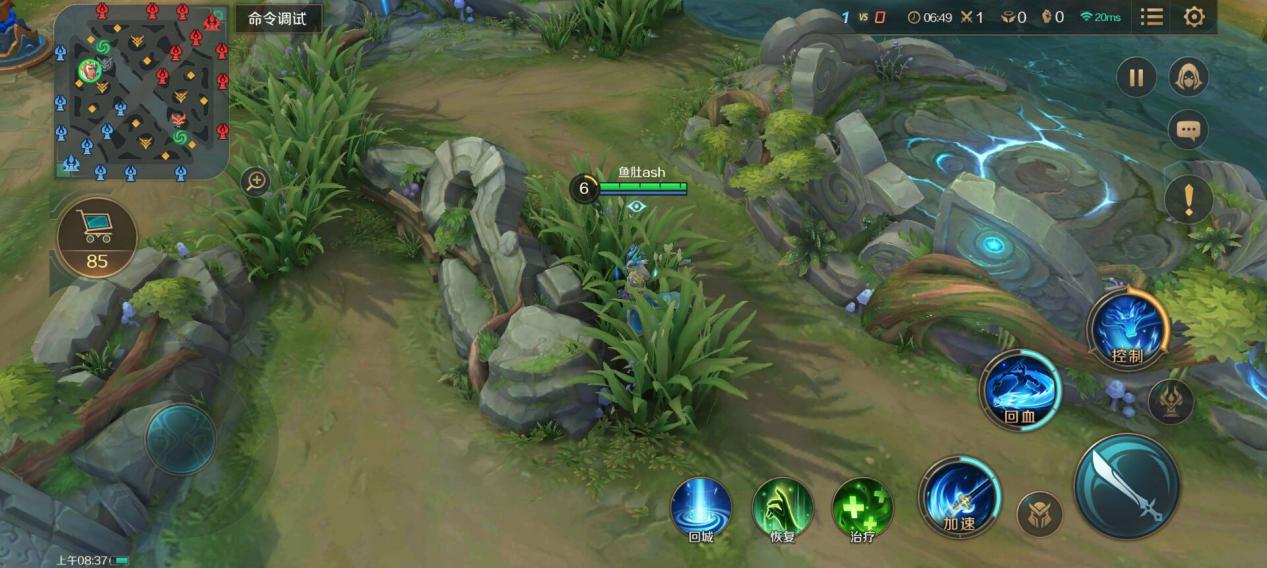Open the hooded hero profile icon
The image size is (1267, 568).
pyautogui.click(x=1188, y=77)
